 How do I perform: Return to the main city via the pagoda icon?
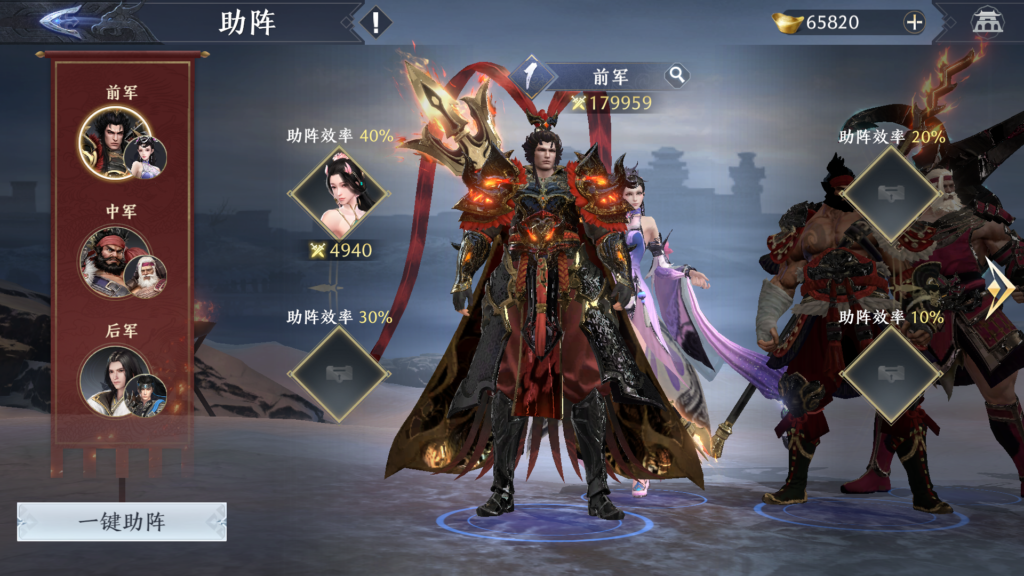pyautogui.click(x=988, y=22)
